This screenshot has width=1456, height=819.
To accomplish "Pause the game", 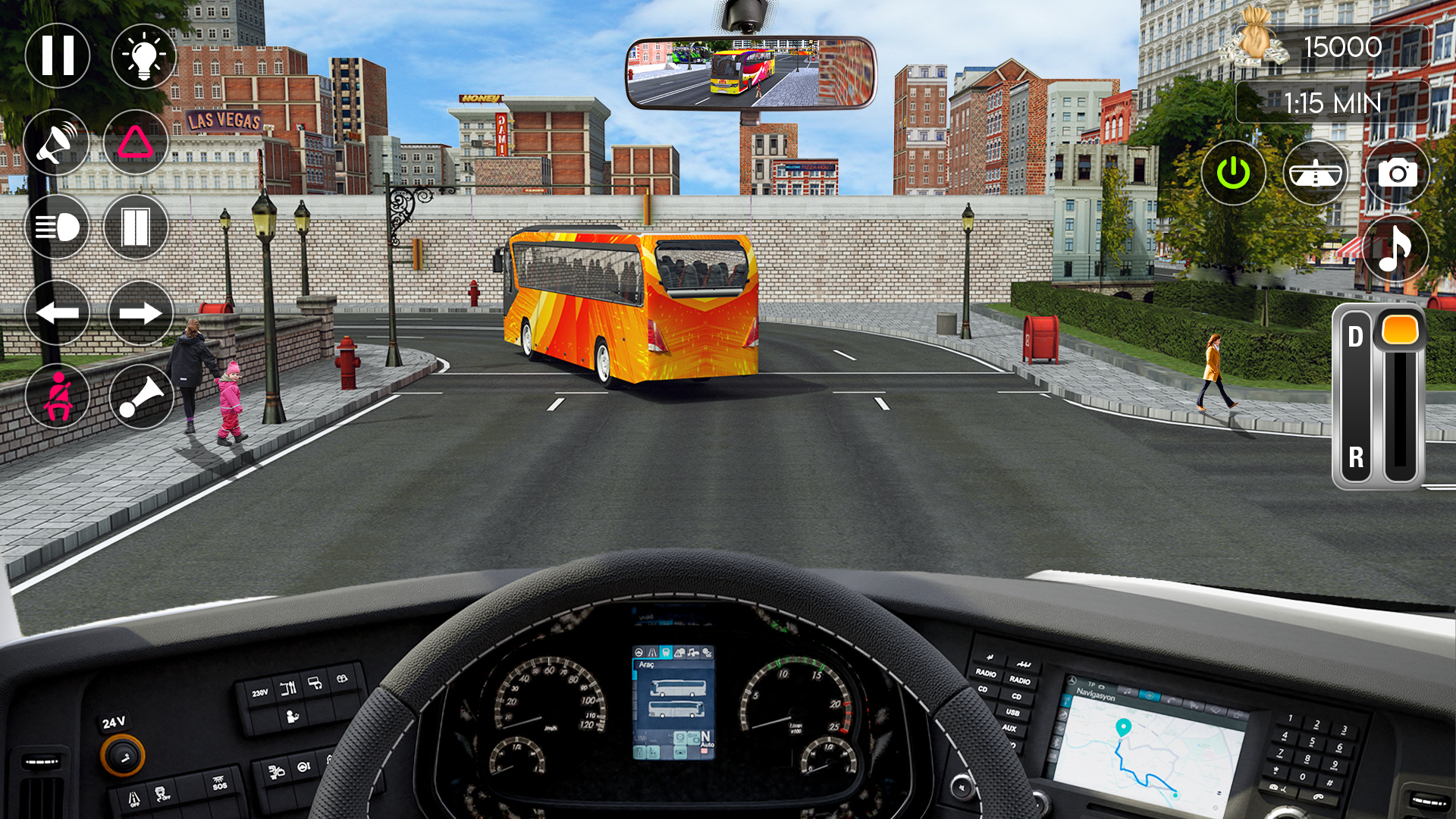I will pos(57,55).
